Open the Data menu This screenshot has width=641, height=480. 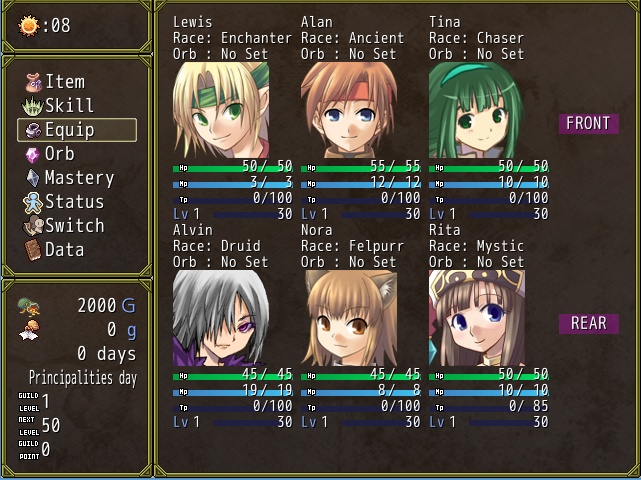pyautogui.click(x=64, y=250)
